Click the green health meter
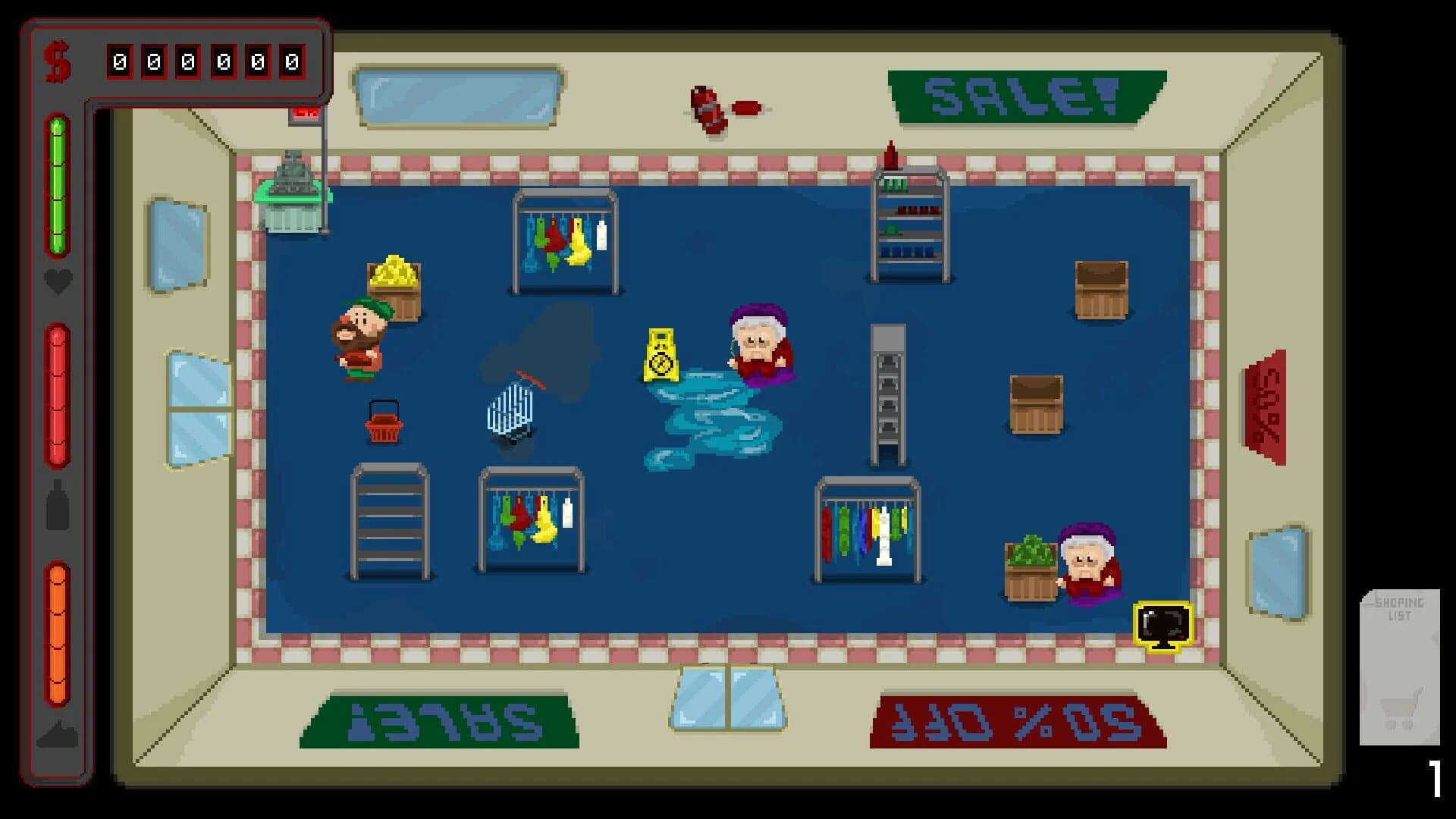The height and width of the screenshot is (819, 1456). (57, 182)
